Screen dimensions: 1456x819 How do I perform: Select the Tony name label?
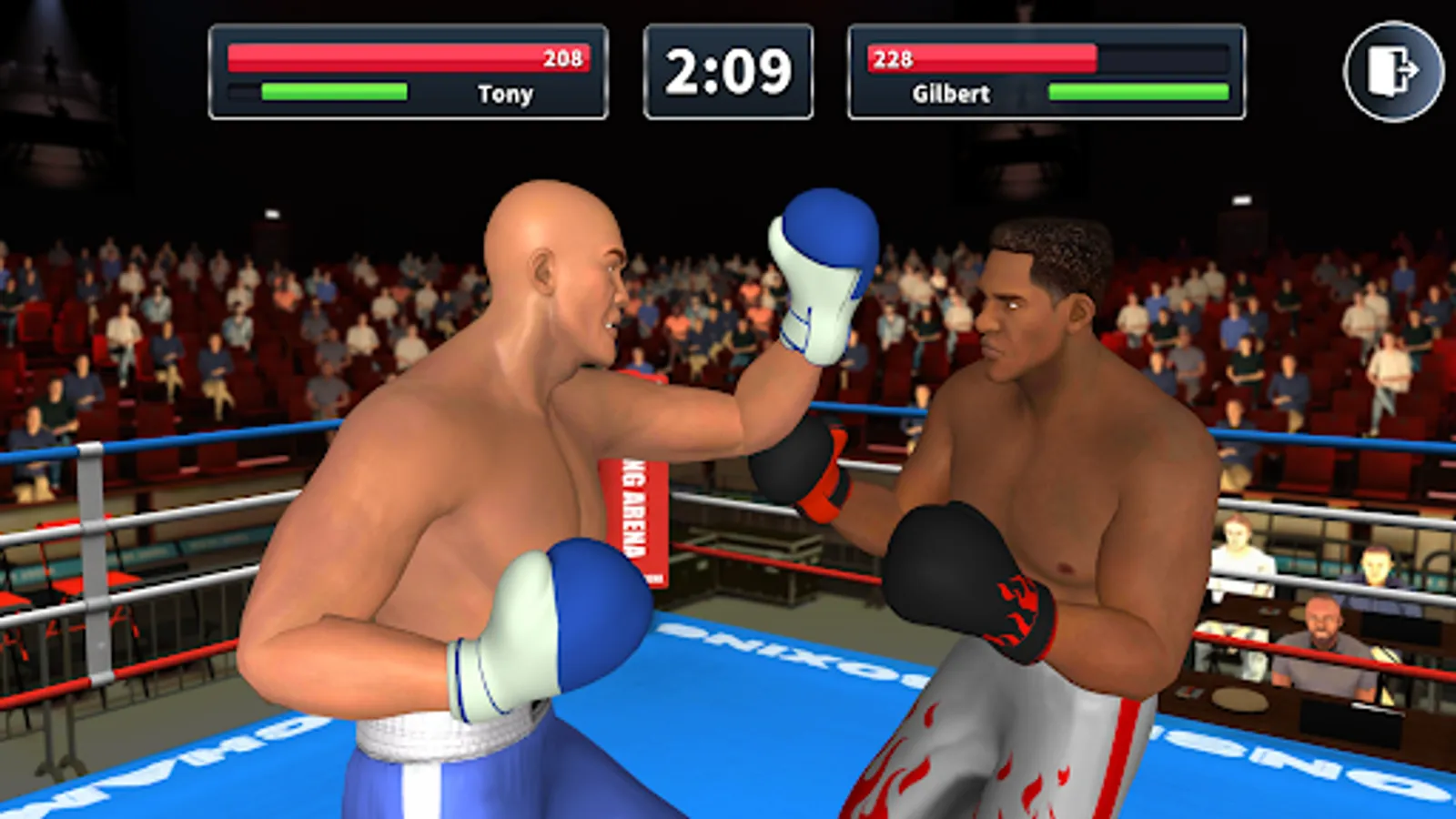[506, 94]
